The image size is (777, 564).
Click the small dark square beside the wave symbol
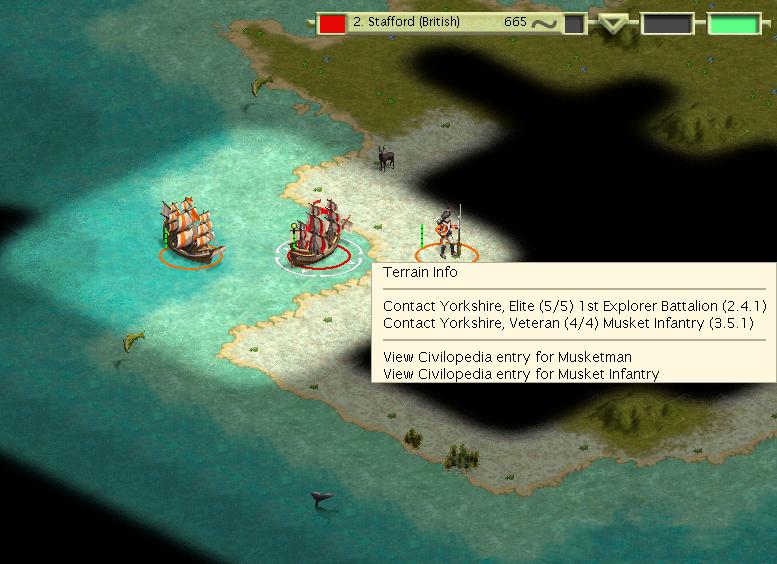point(574,23)
